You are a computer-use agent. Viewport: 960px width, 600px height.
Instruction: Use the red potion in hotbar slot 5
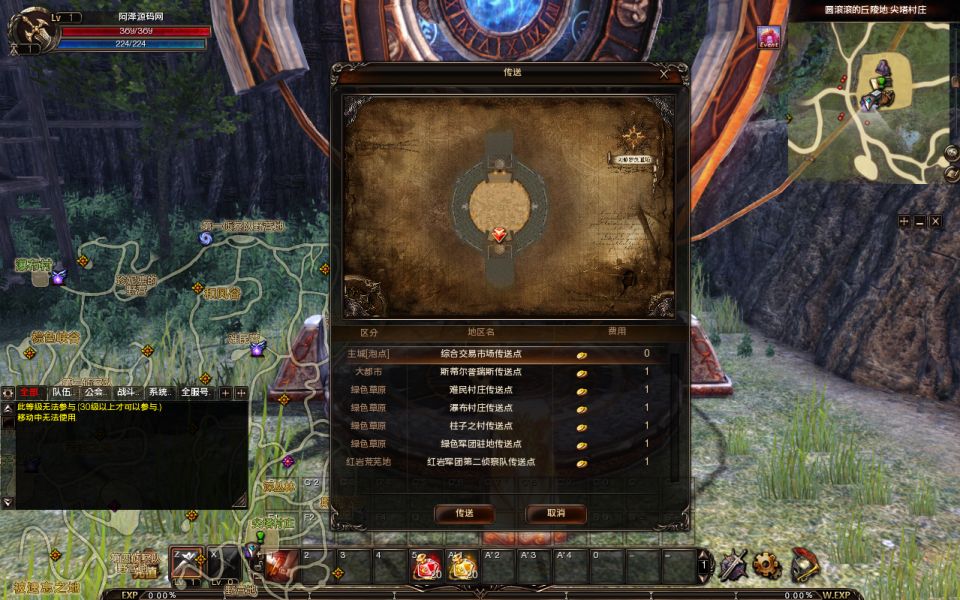(x=428, y=565)
